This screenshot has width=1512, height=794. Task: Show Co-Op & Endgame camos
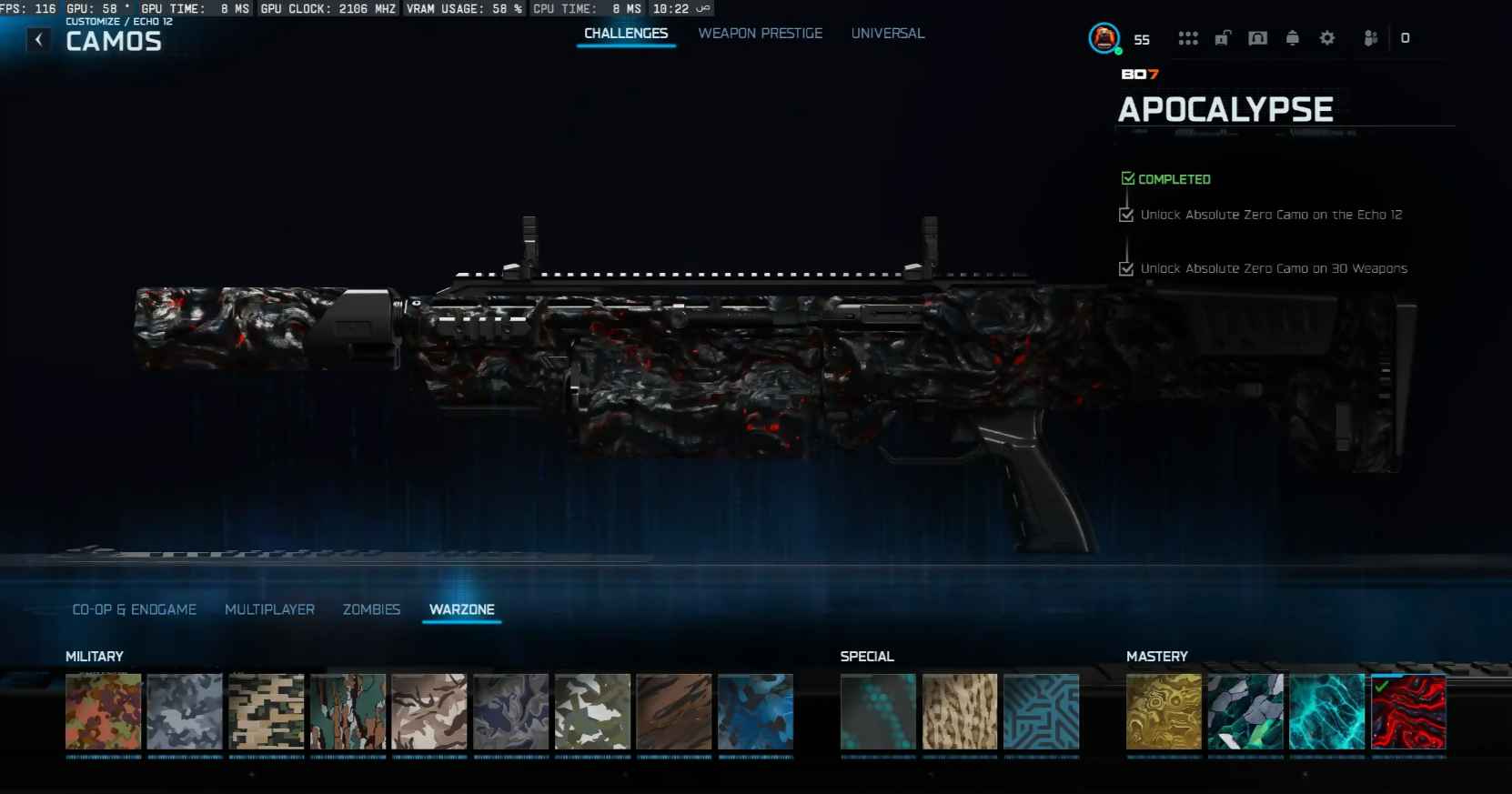(135, 609)
